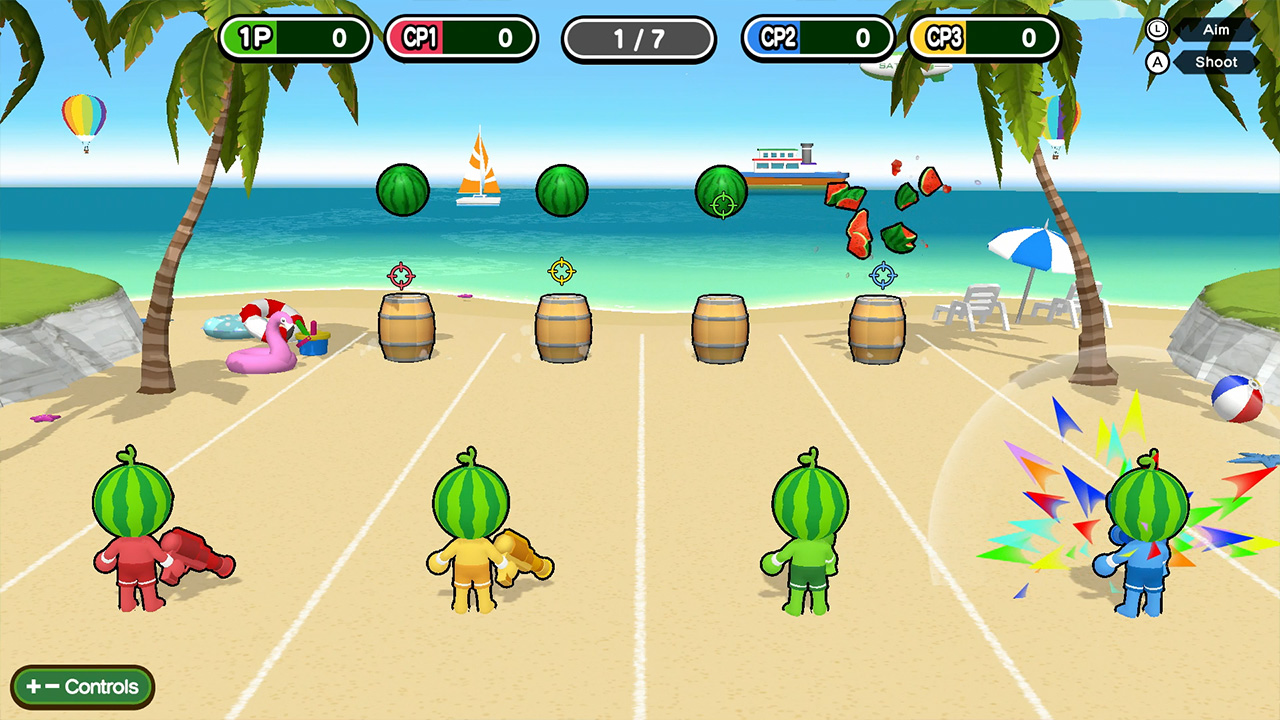Click the round counter showing 1/7
The height and width of the screenshot is (720, 1280).
(x=638, y=38)
